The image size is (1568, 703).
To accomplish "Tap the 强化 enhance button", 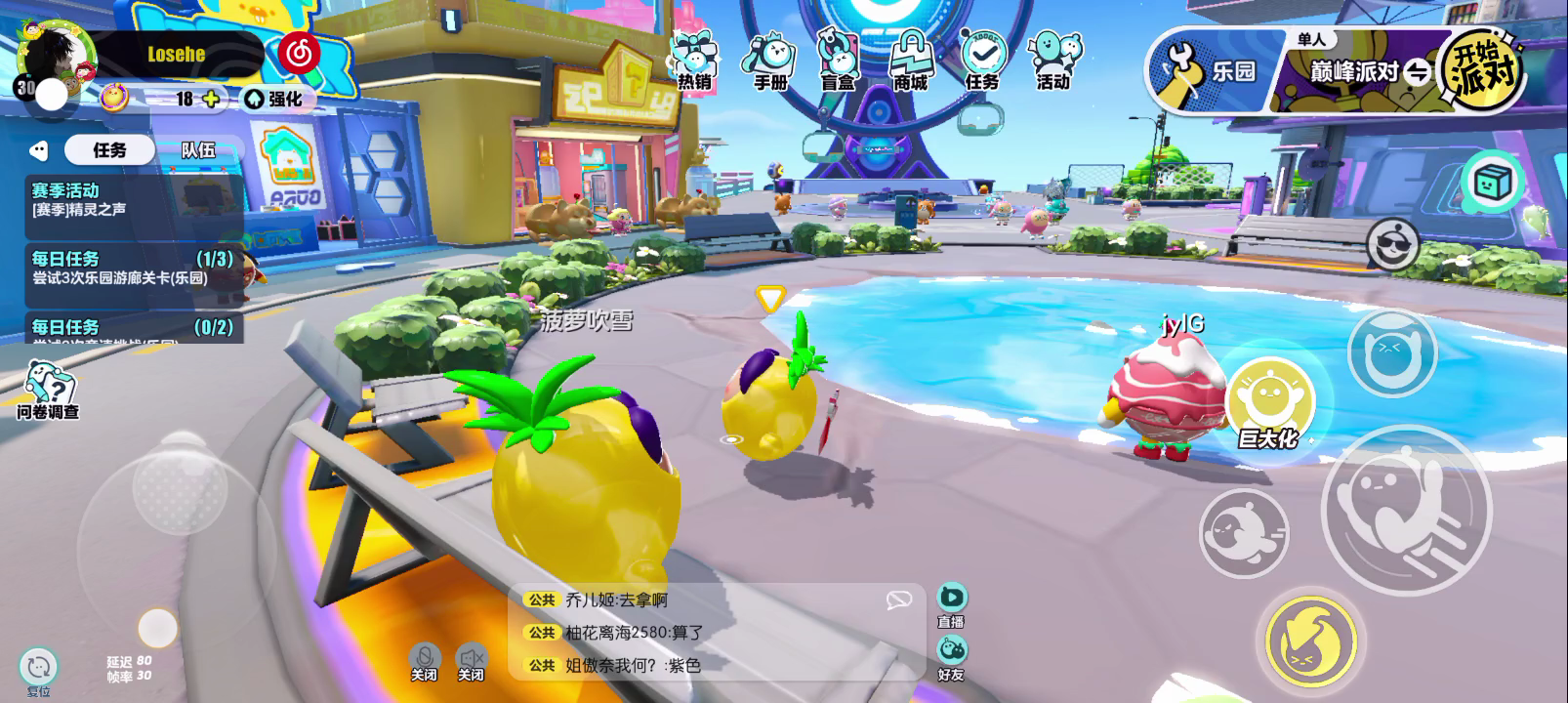I will 273,99.
